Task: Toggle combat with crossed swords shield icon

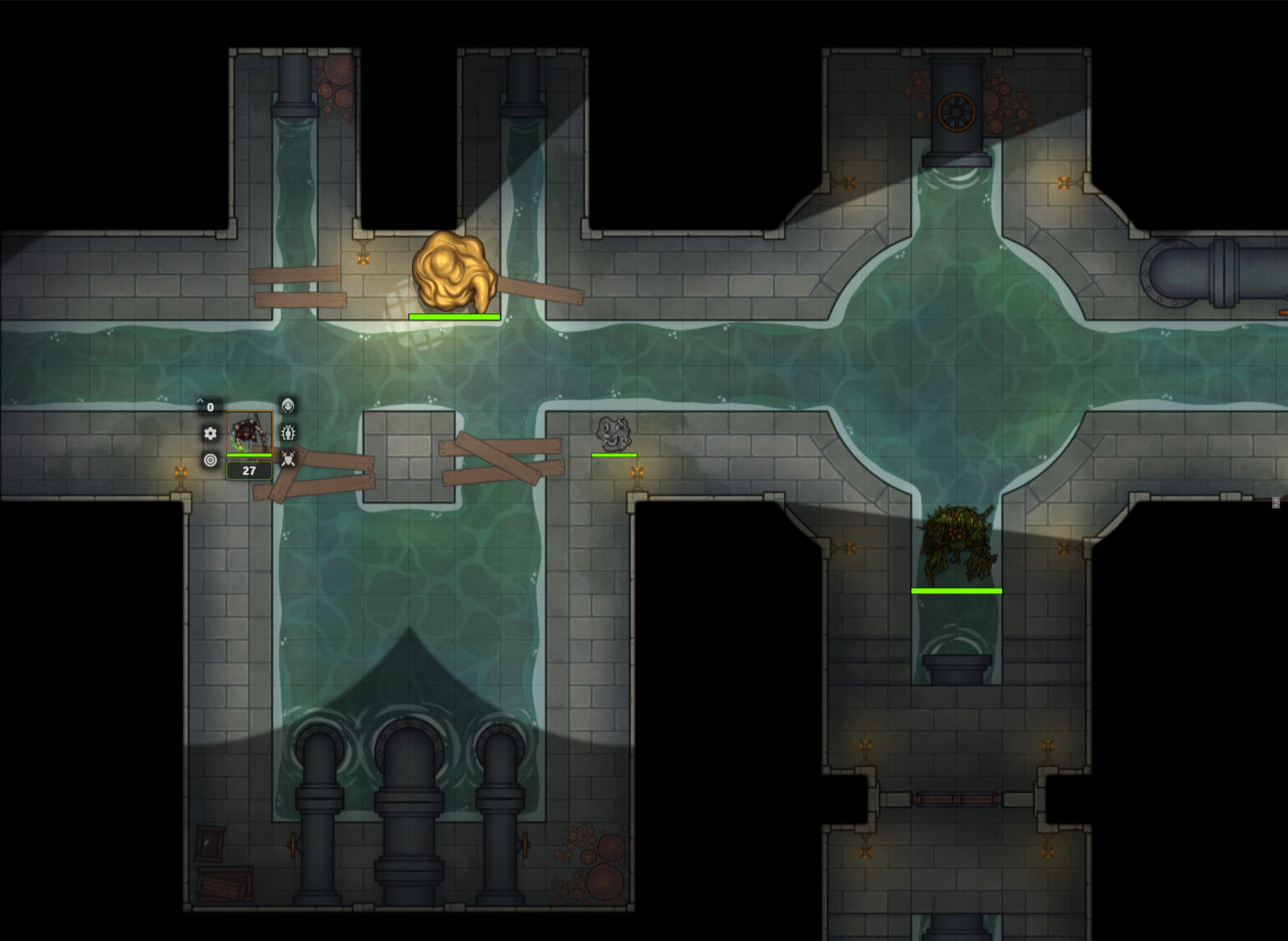Action: (288, 459)
